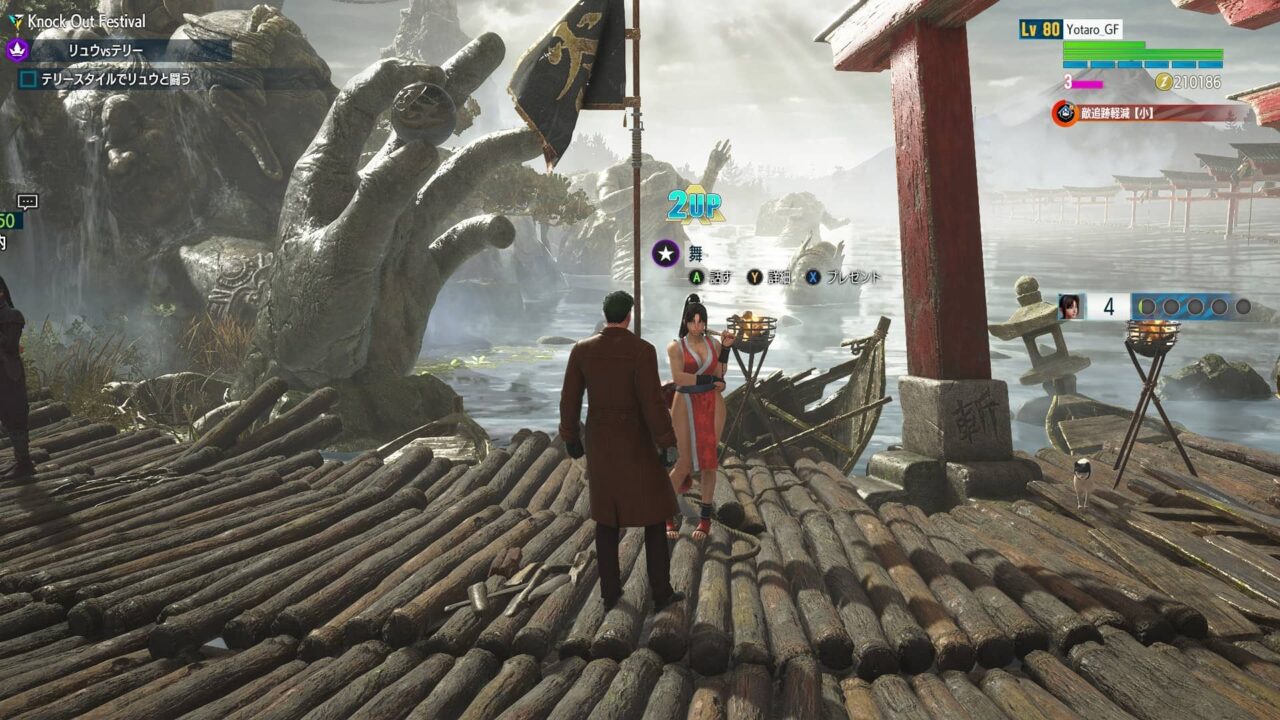This screenshot has height=720, width=1280.
Task: Click the yellow Y button prompt icon
Action: coord(755,277)
